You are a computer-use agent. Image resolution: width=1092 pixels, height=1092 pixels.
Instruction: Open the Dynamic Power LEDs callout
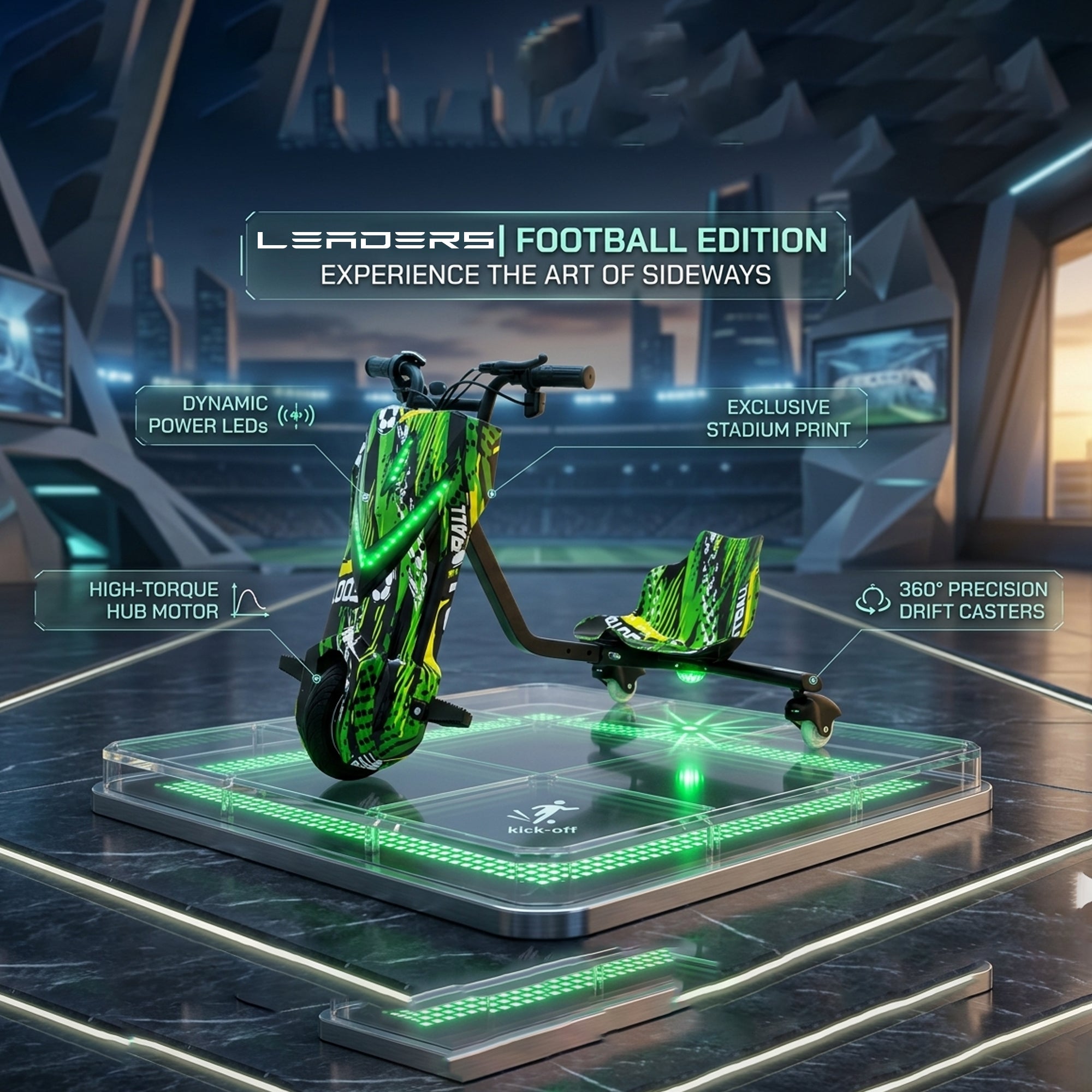pyautogui.click(x=226, y=416)
